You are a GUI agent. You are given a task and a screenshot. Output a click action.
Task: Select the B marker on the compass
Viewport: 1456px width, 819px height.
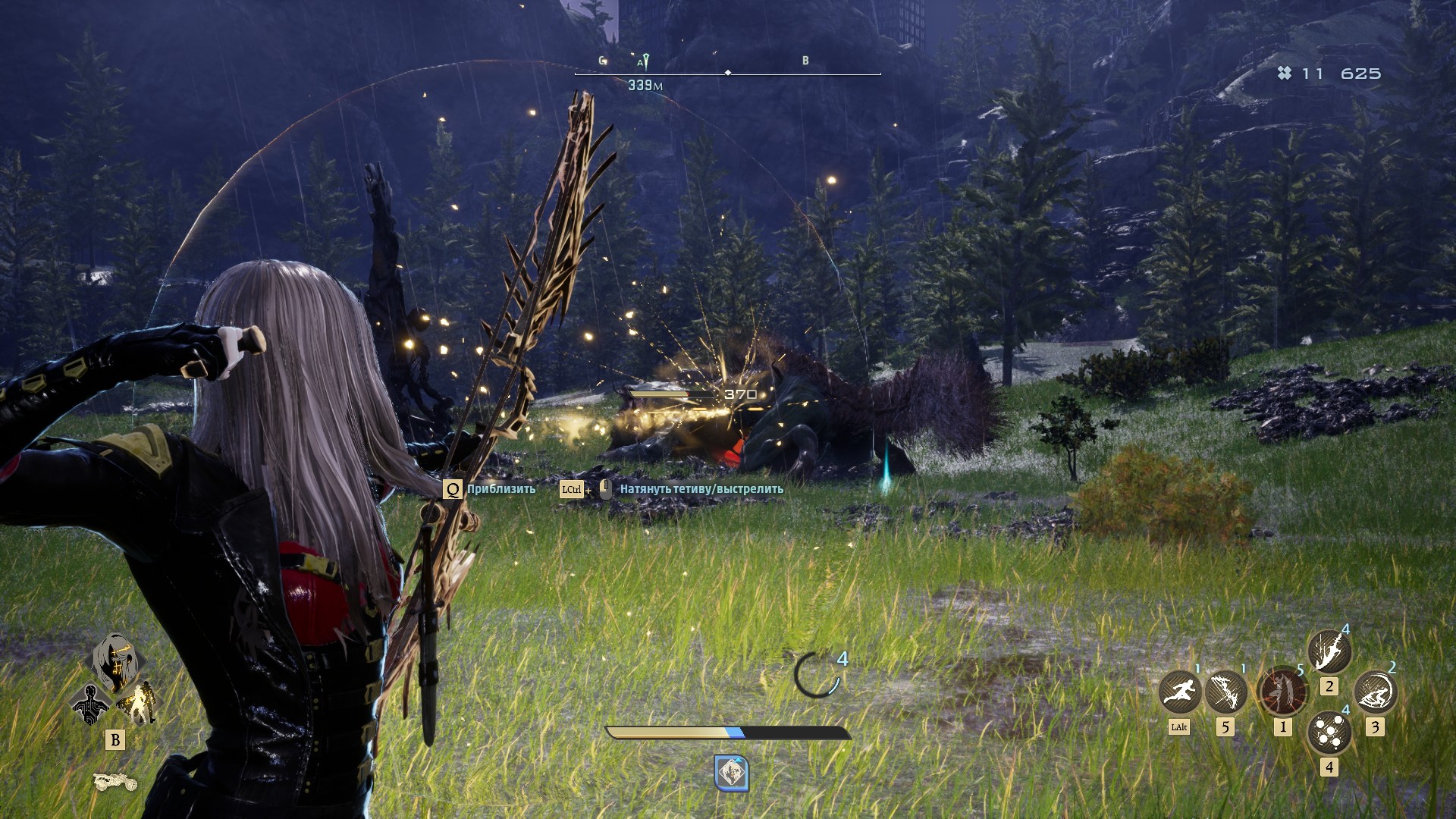click(x=805, y=61)
